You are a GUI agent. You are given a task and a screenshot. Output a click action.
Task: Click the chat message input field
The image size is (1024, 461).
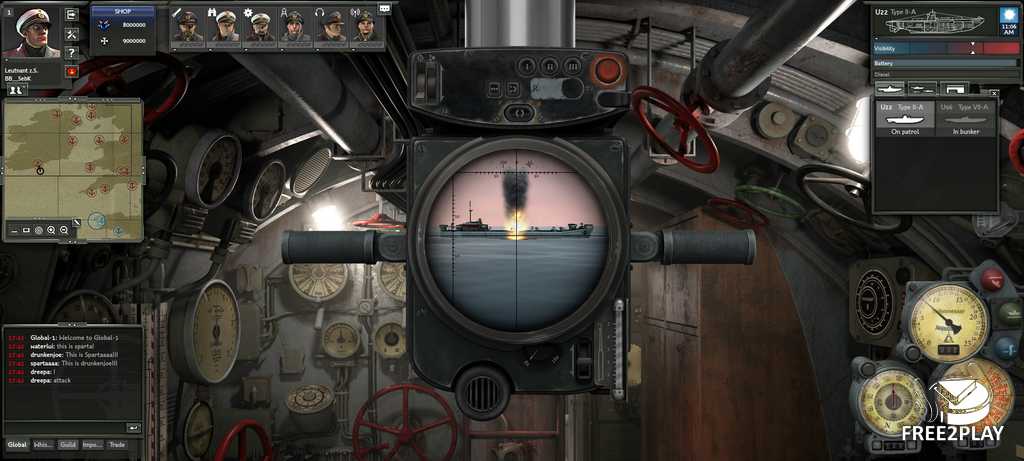[x=65, y=427]
